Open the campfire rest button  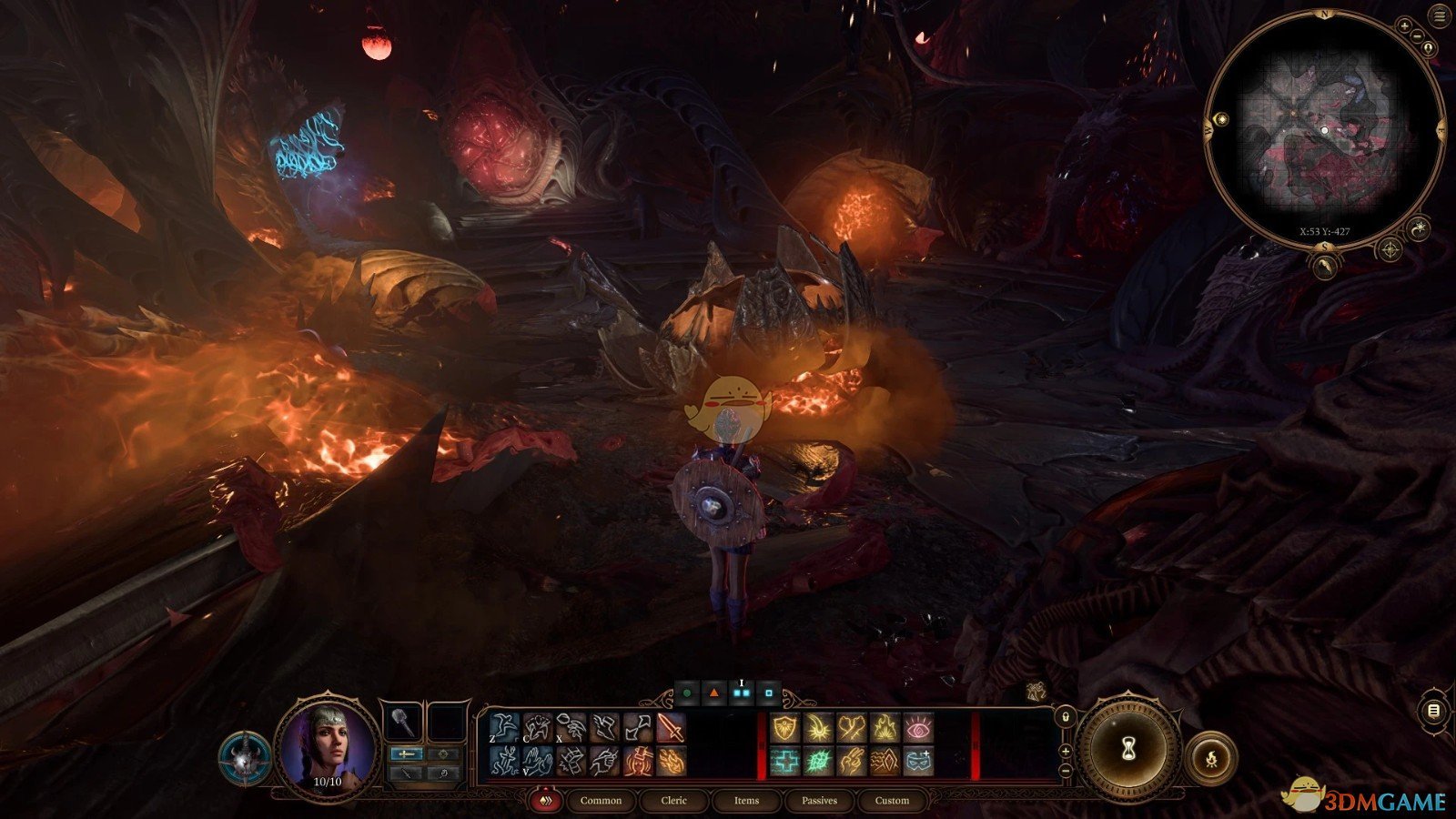(x=1211, y=757)
